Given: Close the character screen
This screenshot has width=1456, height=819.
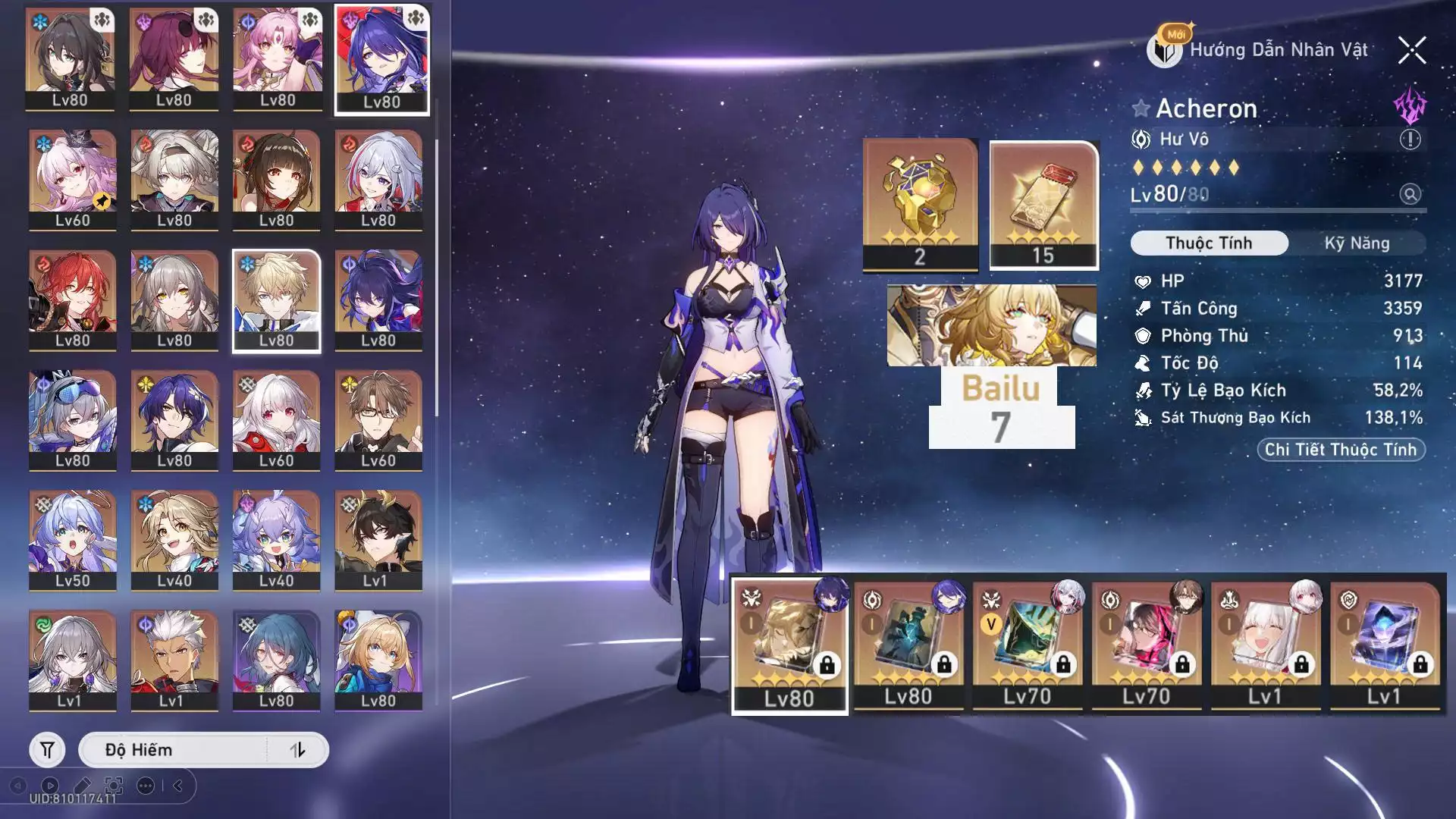Looking at the screenshot, I should click(1412, 51).
